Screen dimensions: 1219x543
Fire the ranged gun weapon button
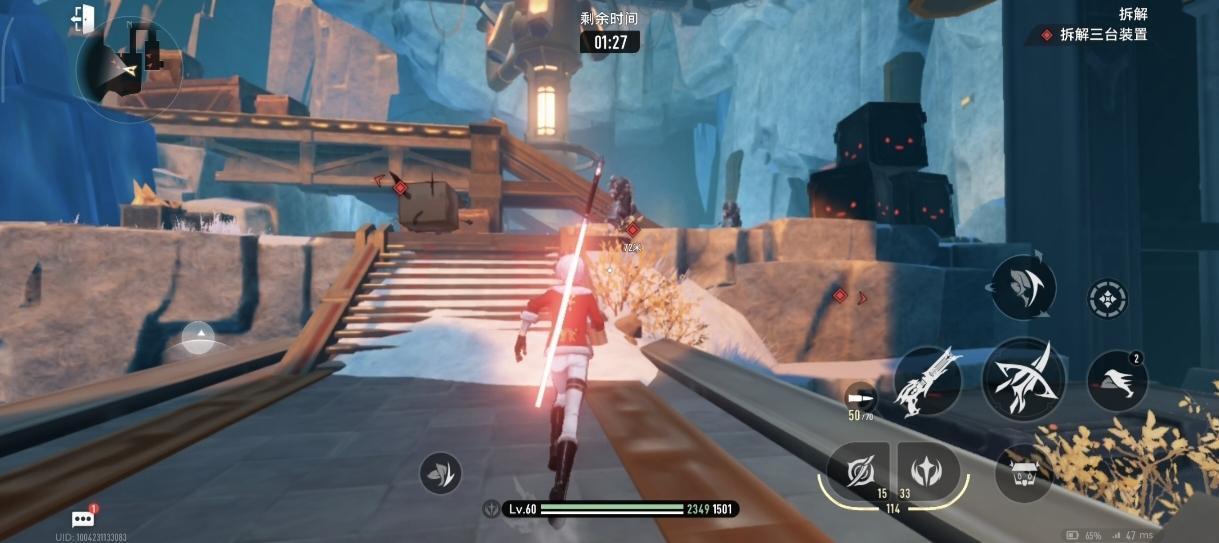click(x=927, y=381)
